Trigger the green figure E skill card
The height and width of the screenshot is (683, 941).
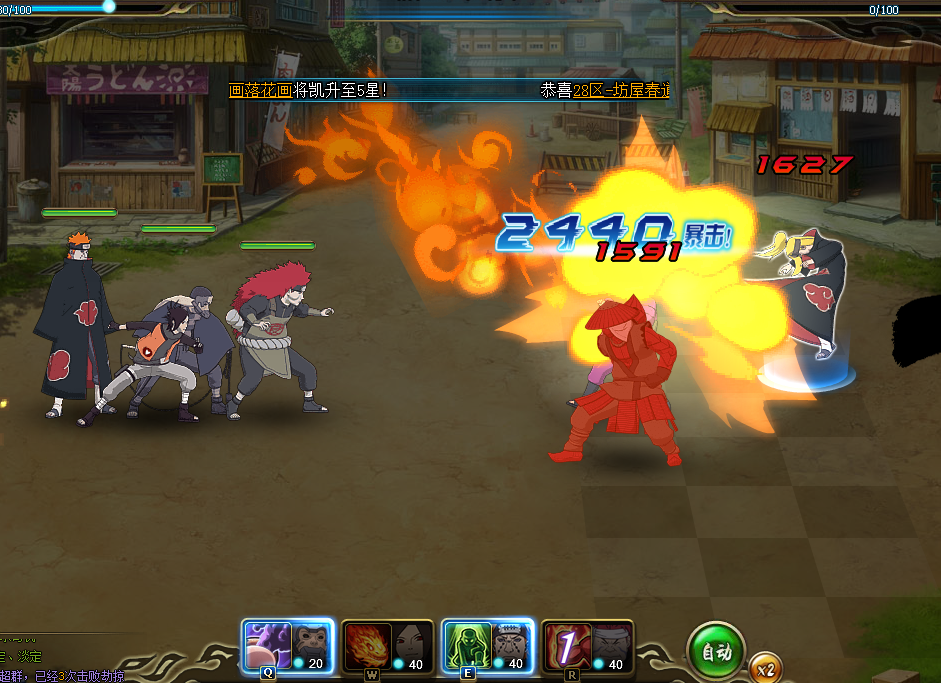pos(487,646)
